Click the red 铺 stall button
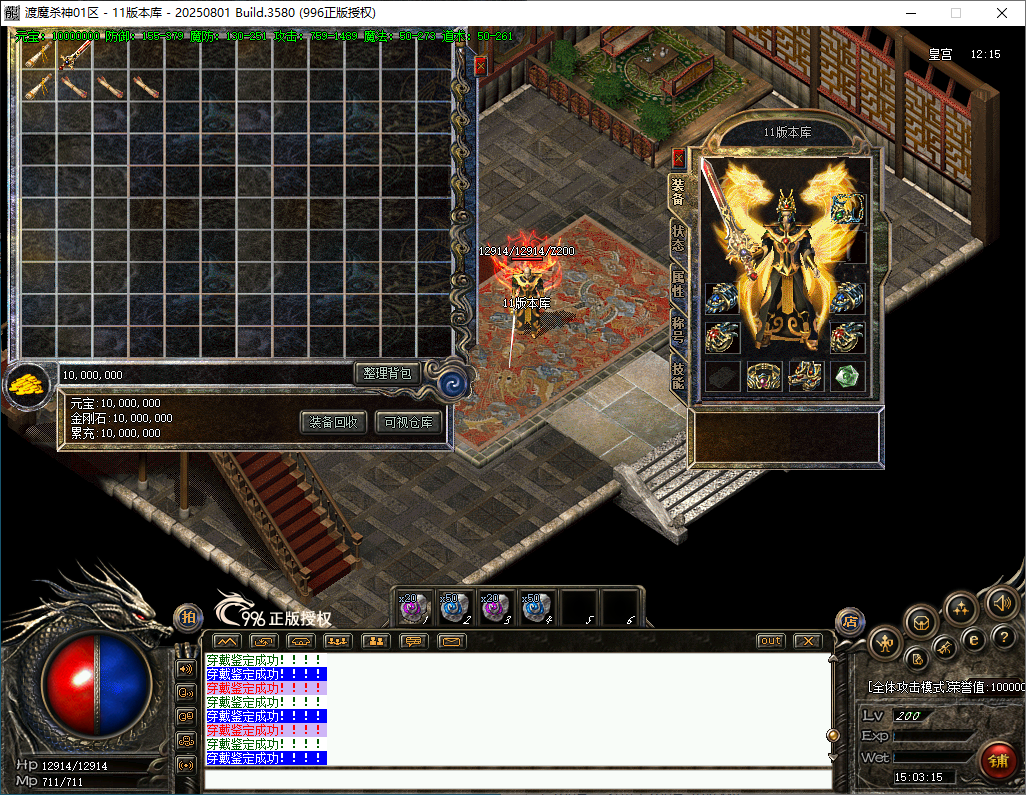Image resolution: width=1026 pixels, height=795 pixels. [x=997, y=760]
